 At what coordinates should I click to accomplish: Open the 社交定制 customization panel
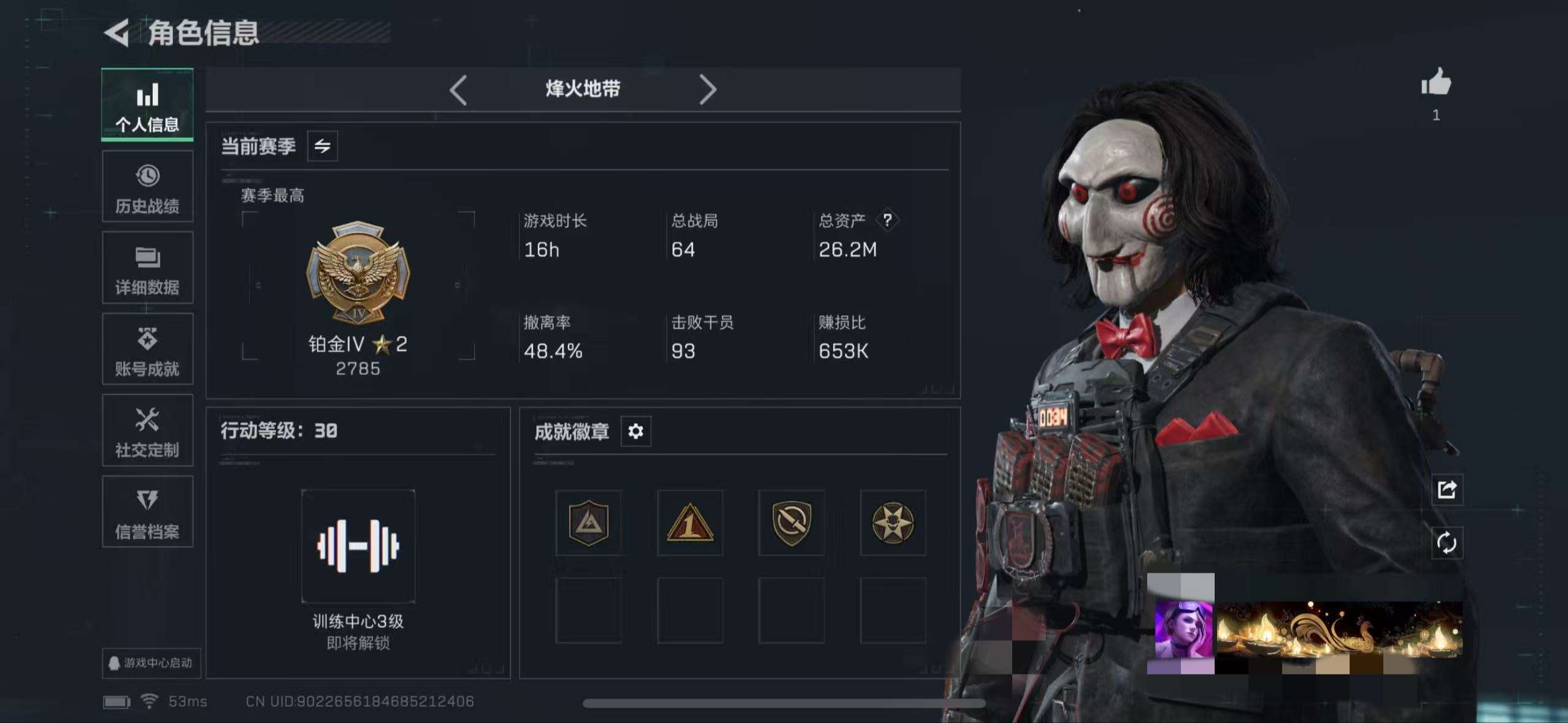click(x=147, y=430)
